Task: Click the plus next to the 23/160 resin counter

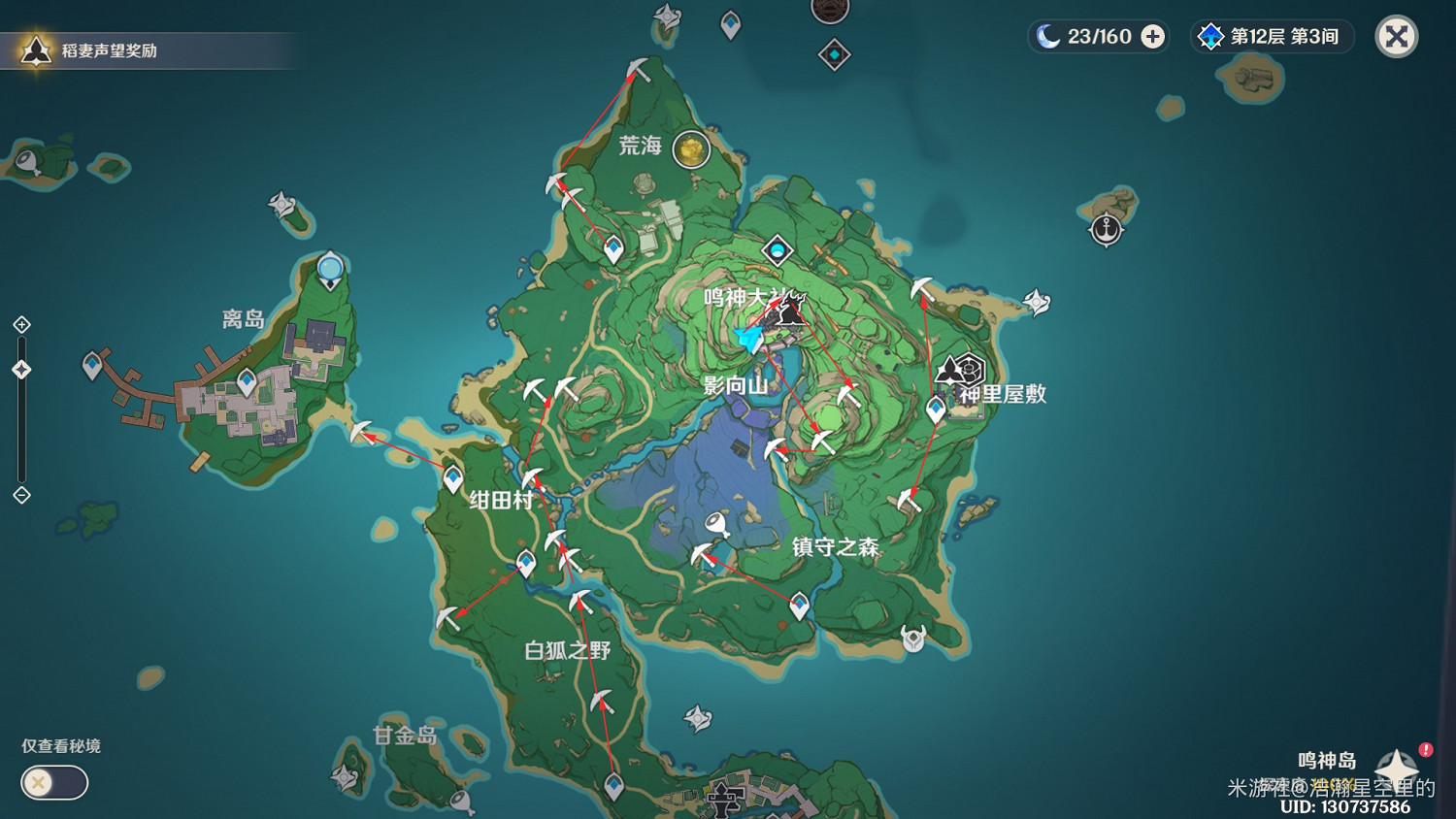Action: [1151, 36]
